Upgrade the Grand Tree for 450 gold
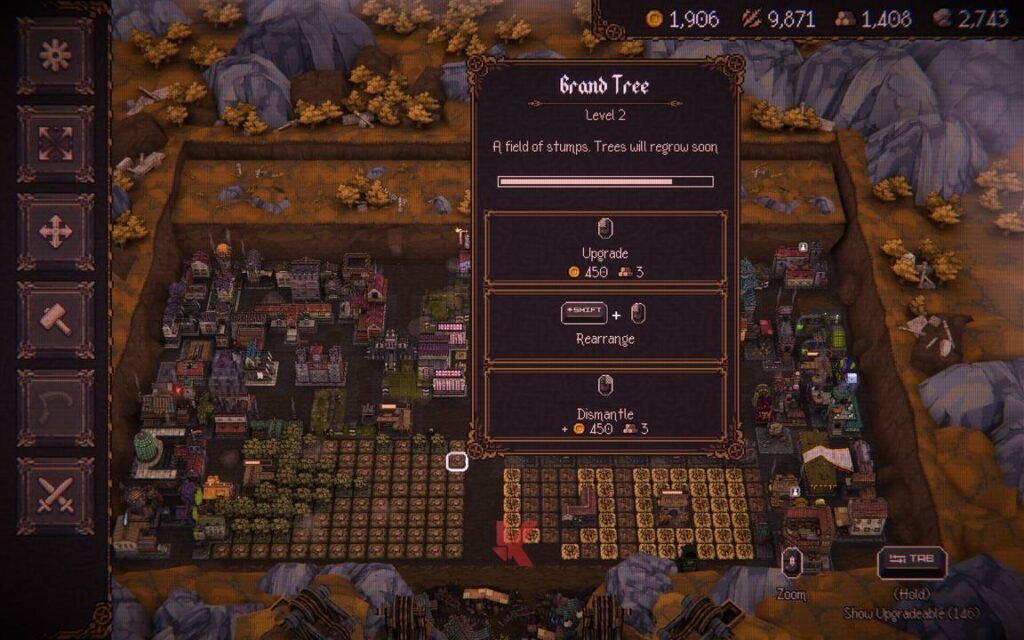The height and width of the screenshot is (640, 1024). pos(604,247)
